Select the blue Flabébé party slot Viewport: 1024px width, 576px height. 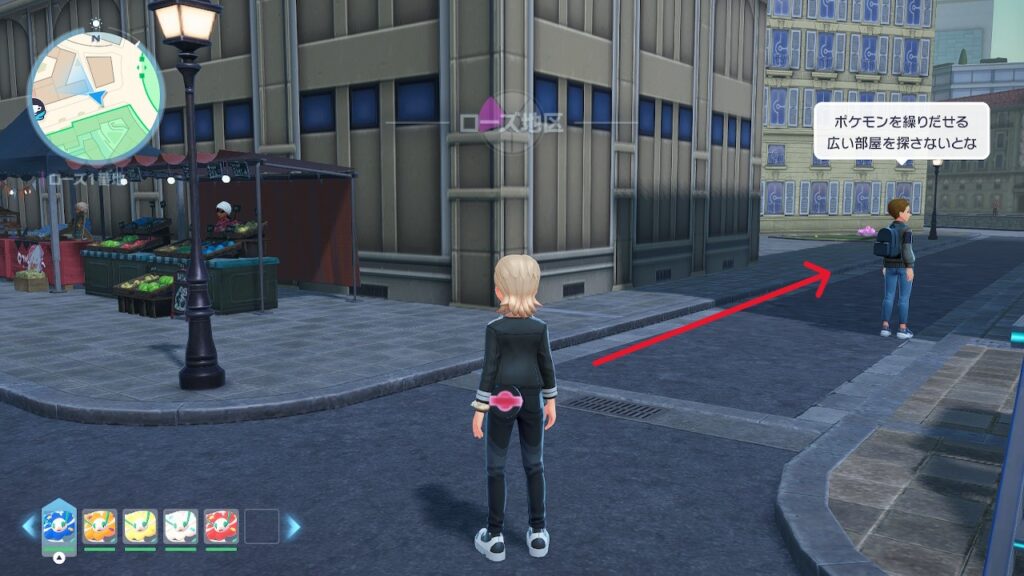click(x=59, y=525)
